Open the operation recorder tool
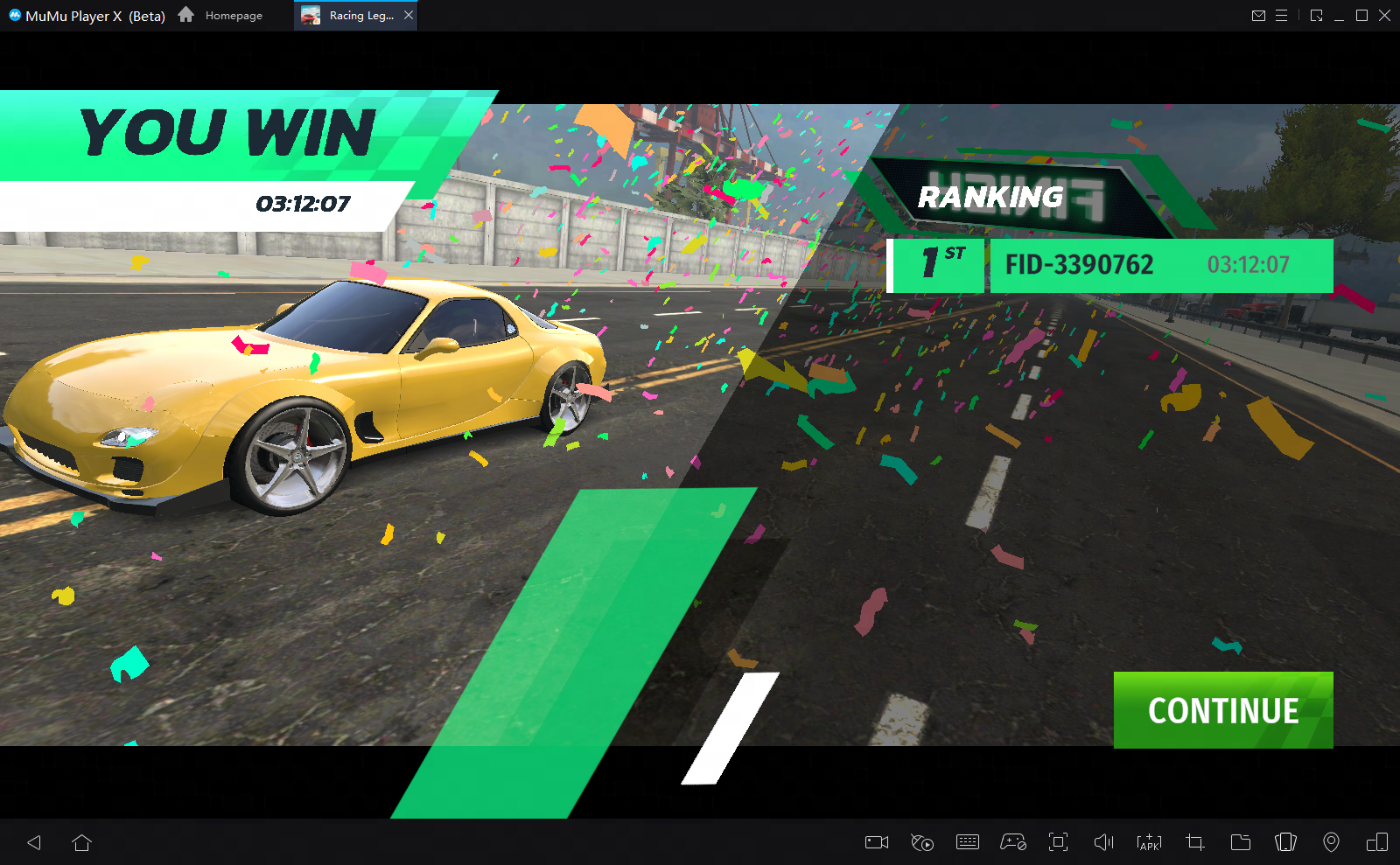Viewport: 1400px width, 865px height. (920, 842)
